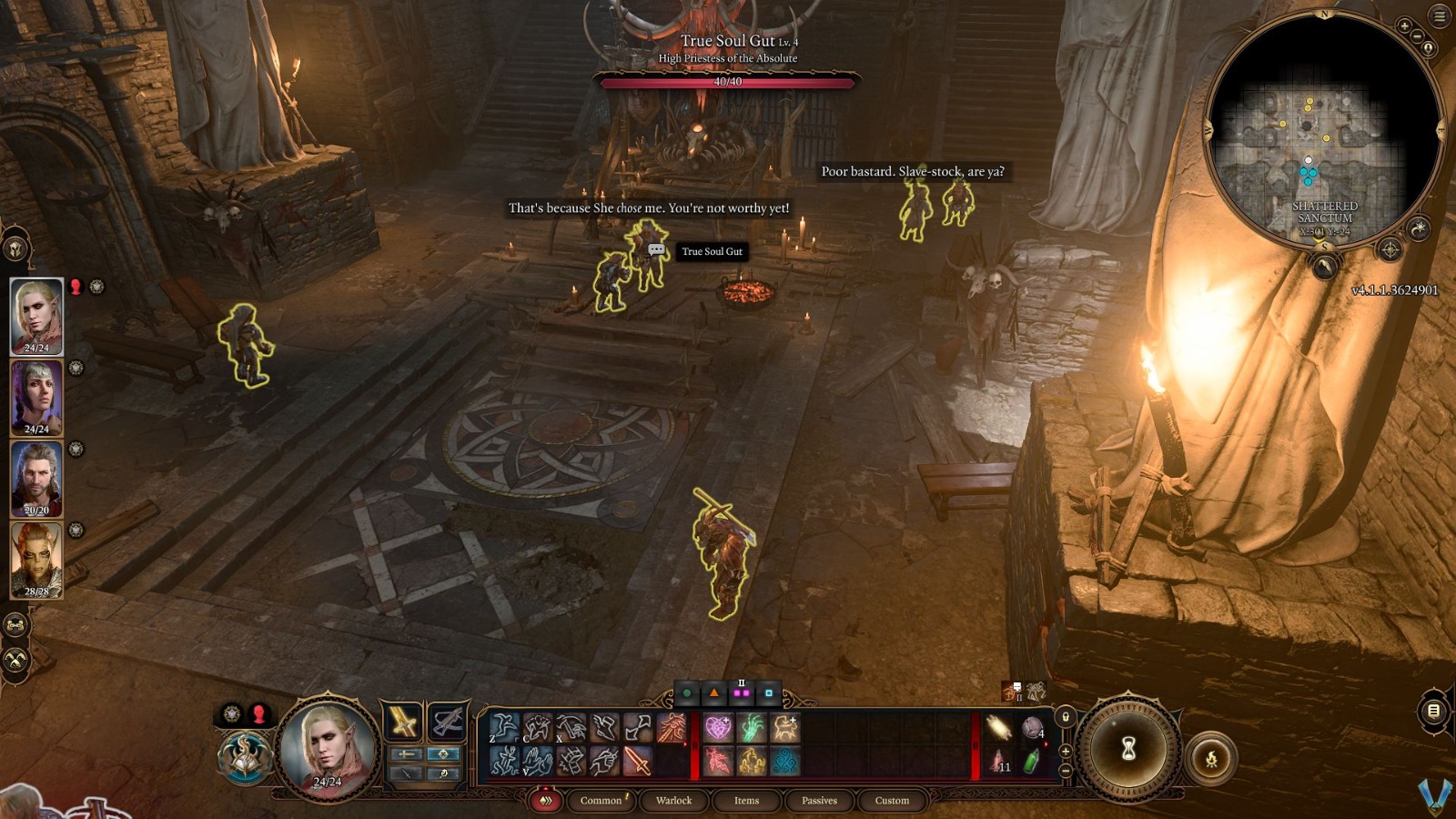Expand the hotbar with red chevron button

[546, 801]
